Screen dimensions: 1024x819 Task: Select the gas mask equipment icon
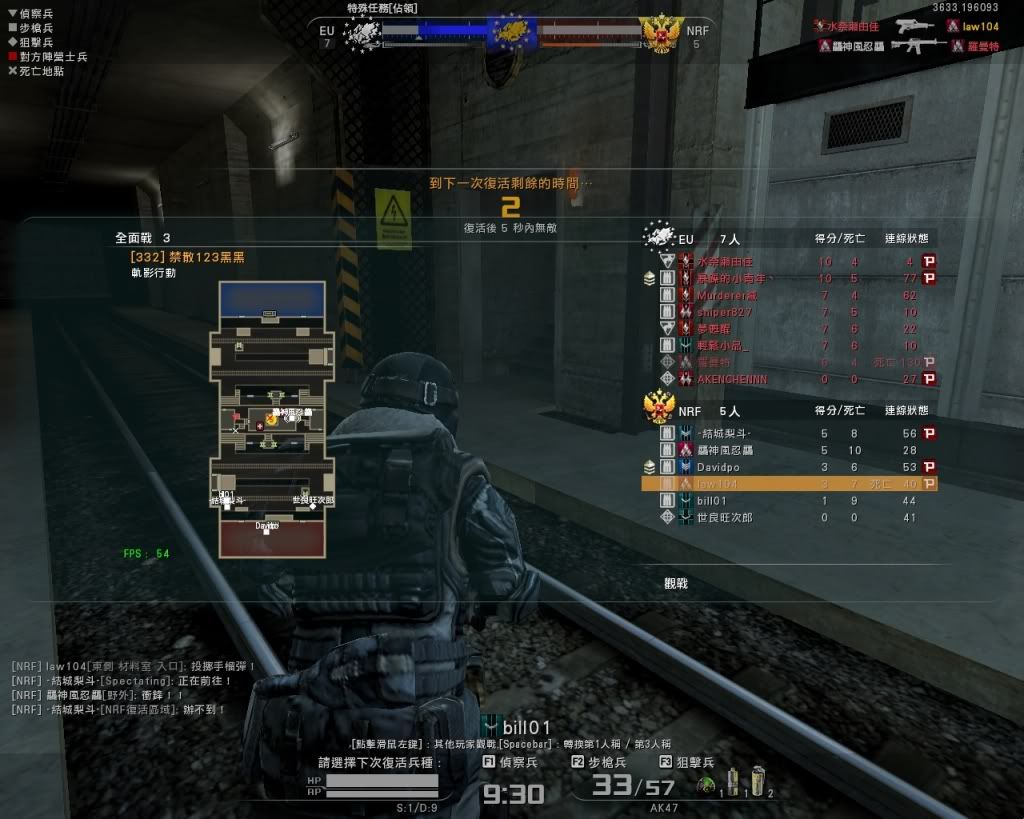tap(705, 785)
